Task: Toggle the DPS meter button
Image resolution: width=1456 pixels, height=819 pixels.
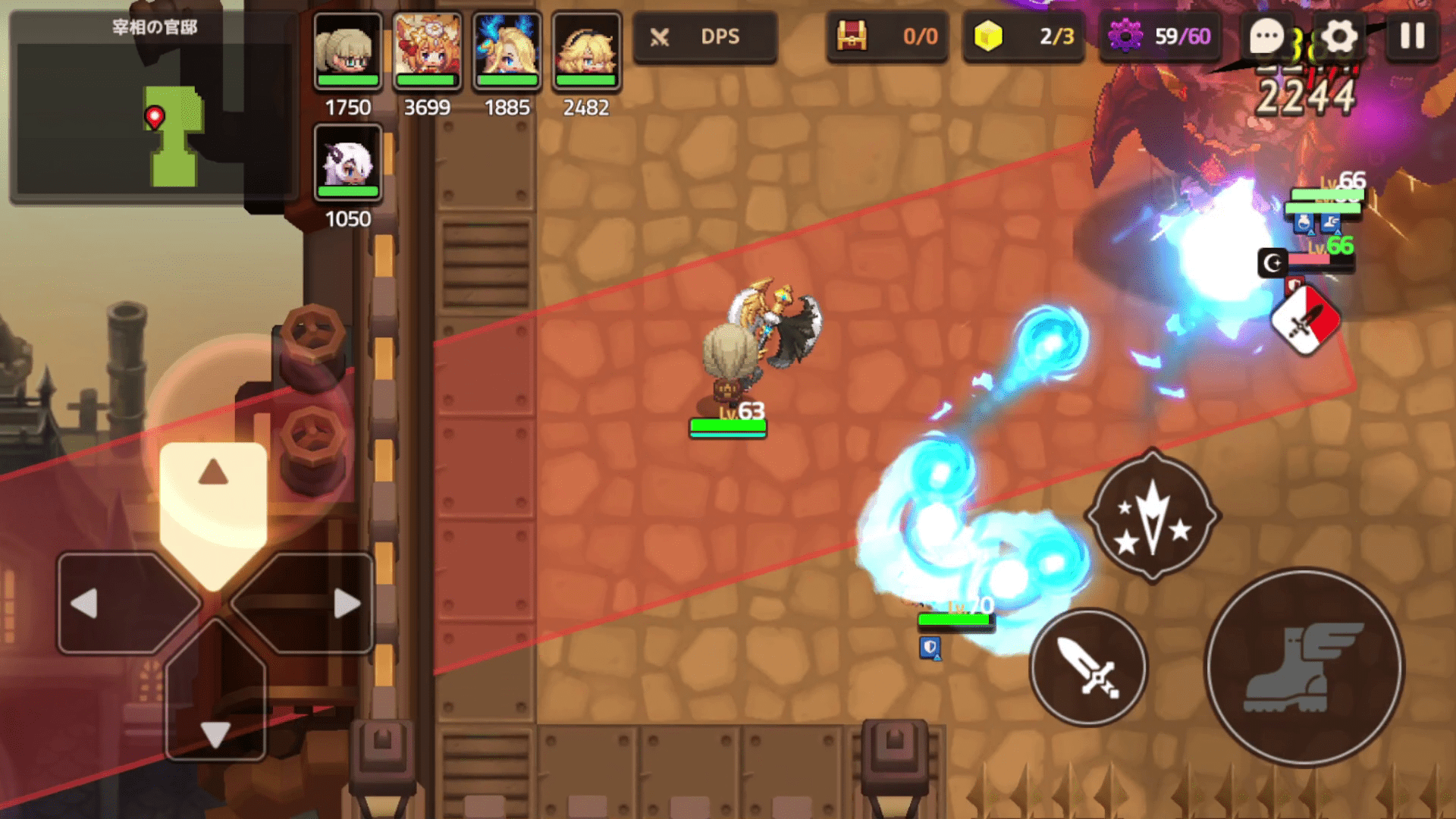Action: point(704,36)
